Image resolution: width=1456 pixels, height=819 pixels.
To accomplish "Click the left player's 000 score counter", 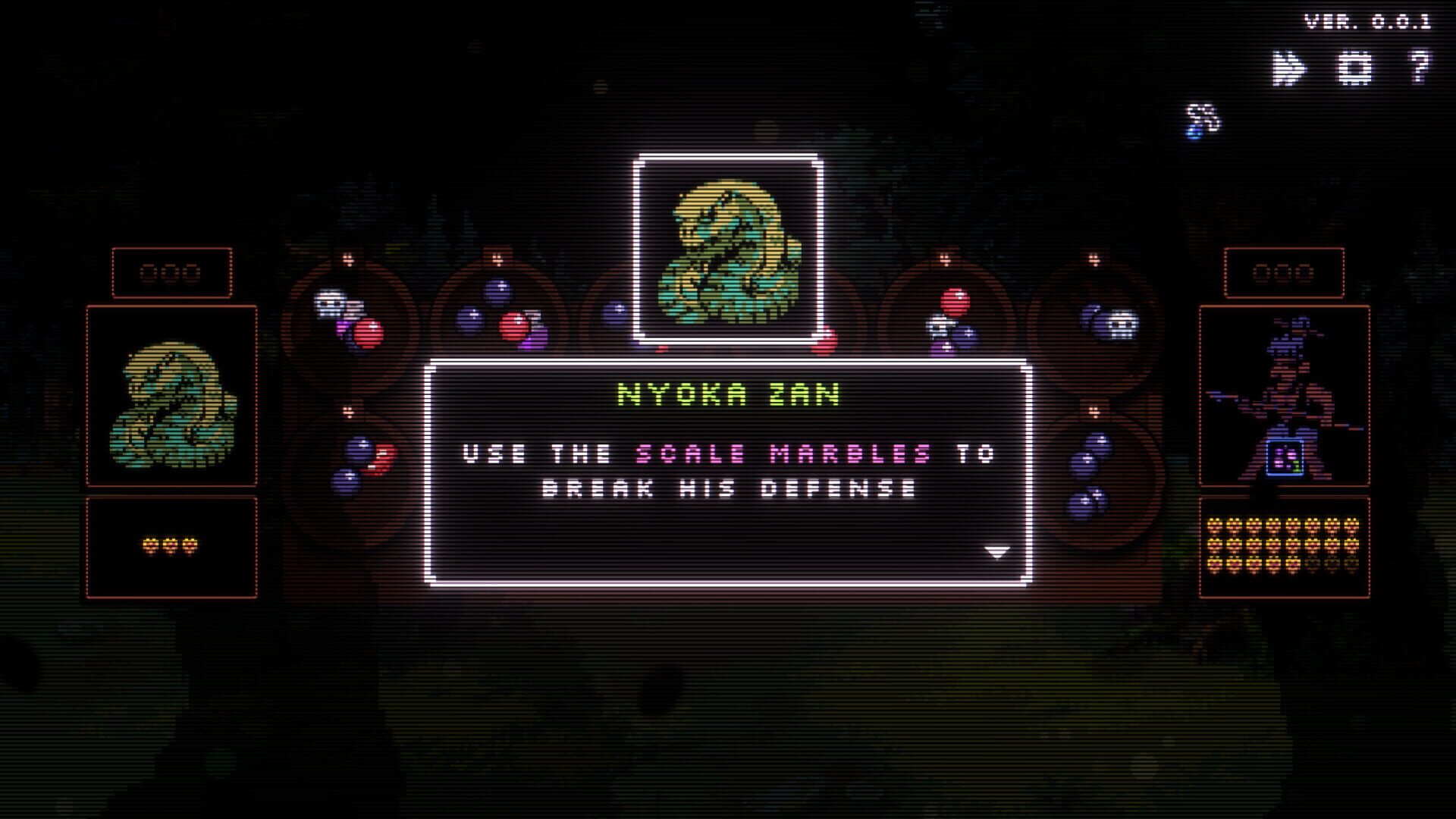I will [171, 273].
